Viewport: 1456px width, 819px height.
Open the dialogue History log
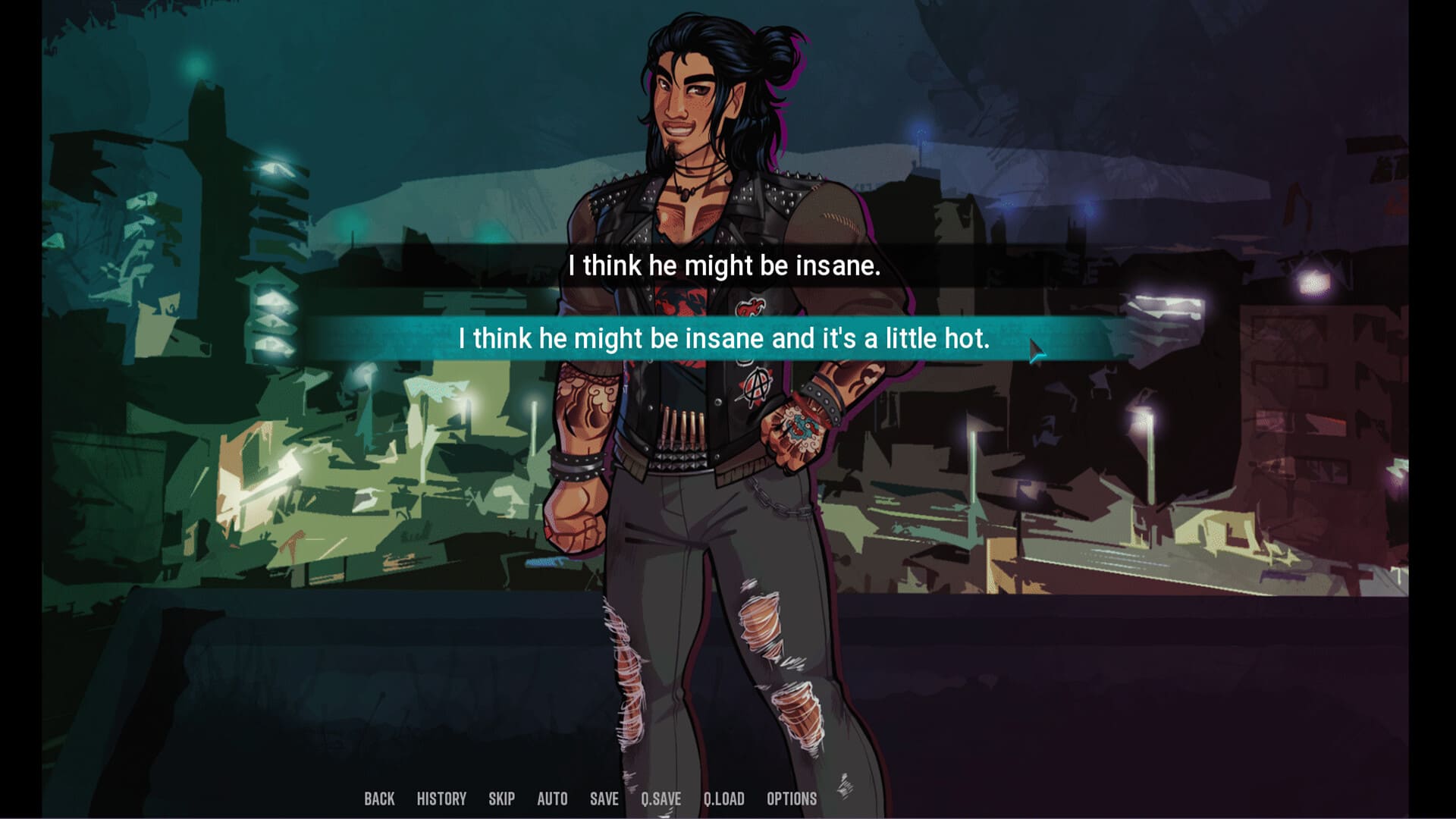click(441, 799)
